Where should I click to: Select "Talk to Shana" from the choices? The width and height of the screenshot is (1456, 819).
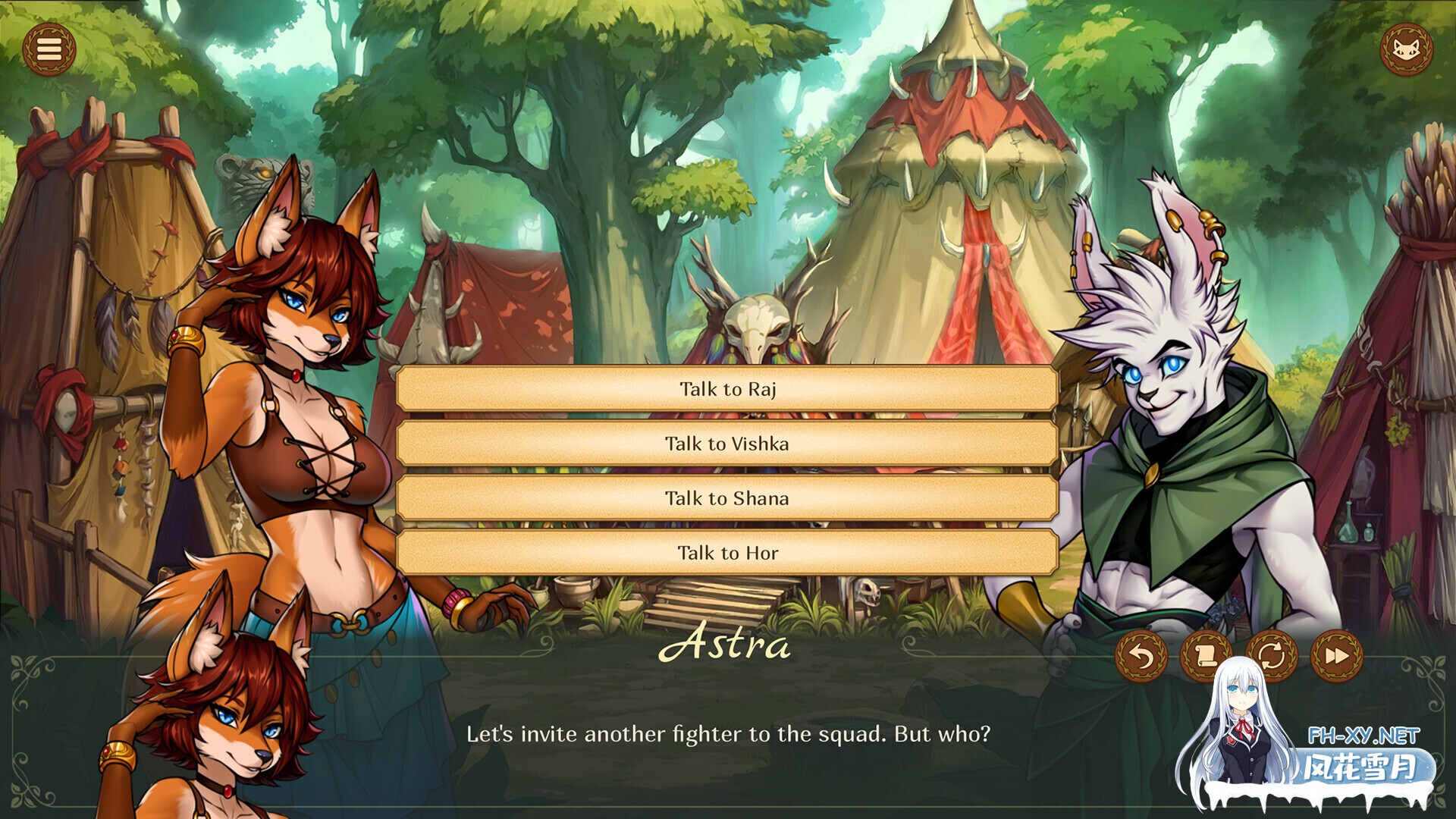726,498
